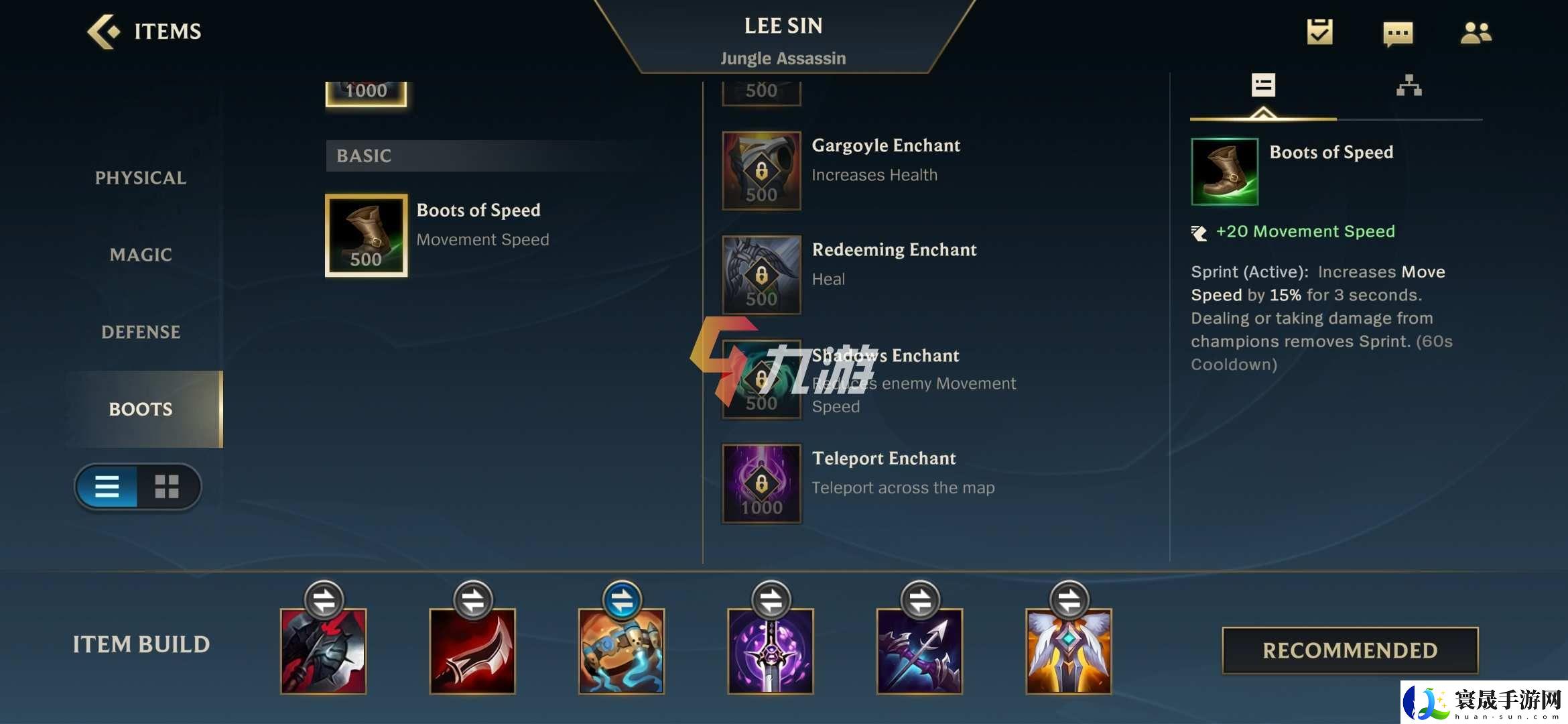Select the Boots of Speed item
The height and width of the screenshot is (724, 1568).
tap(367, 235)
